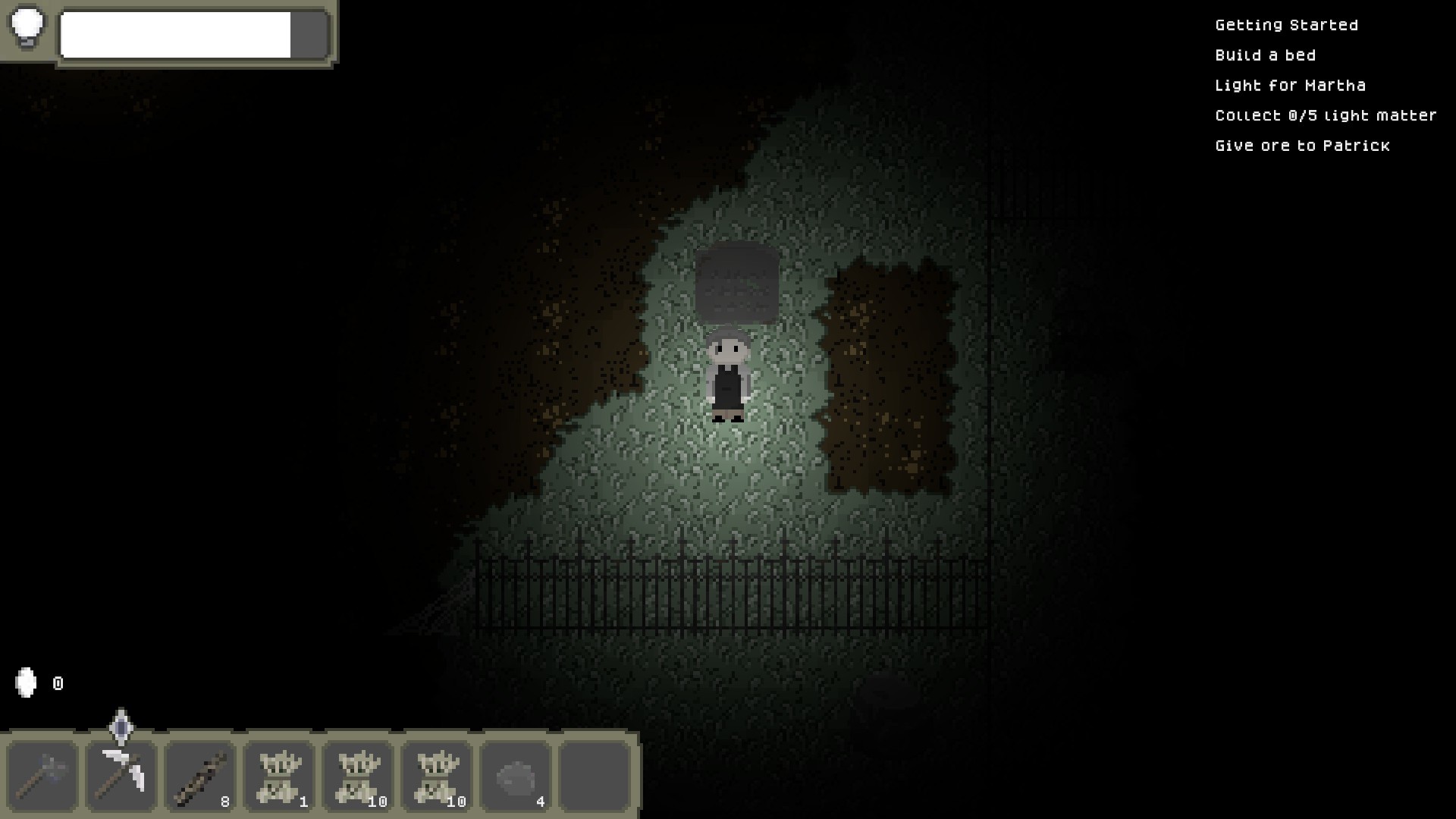Viewport: 1456px width, 819px height.
Task: Collapse the 'Collect 0/5 light matter' objective
Action: (x=1325, y=115)
